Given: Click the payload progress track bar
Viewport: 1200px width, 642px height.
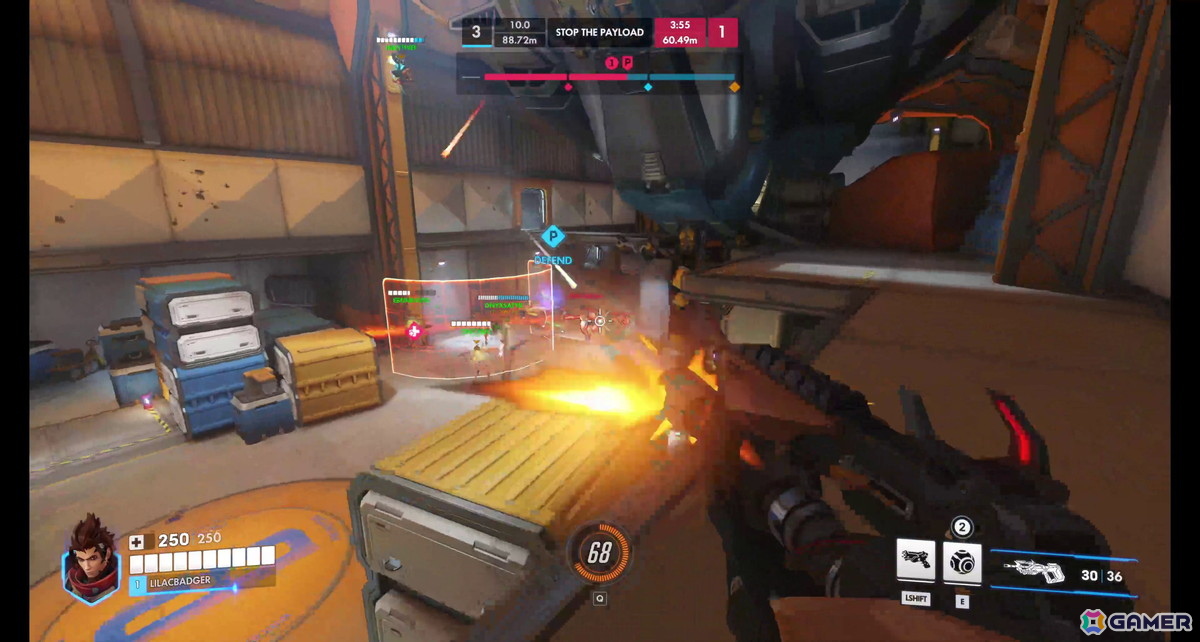Looking at the screenshot, I should [x=598, y=77].
